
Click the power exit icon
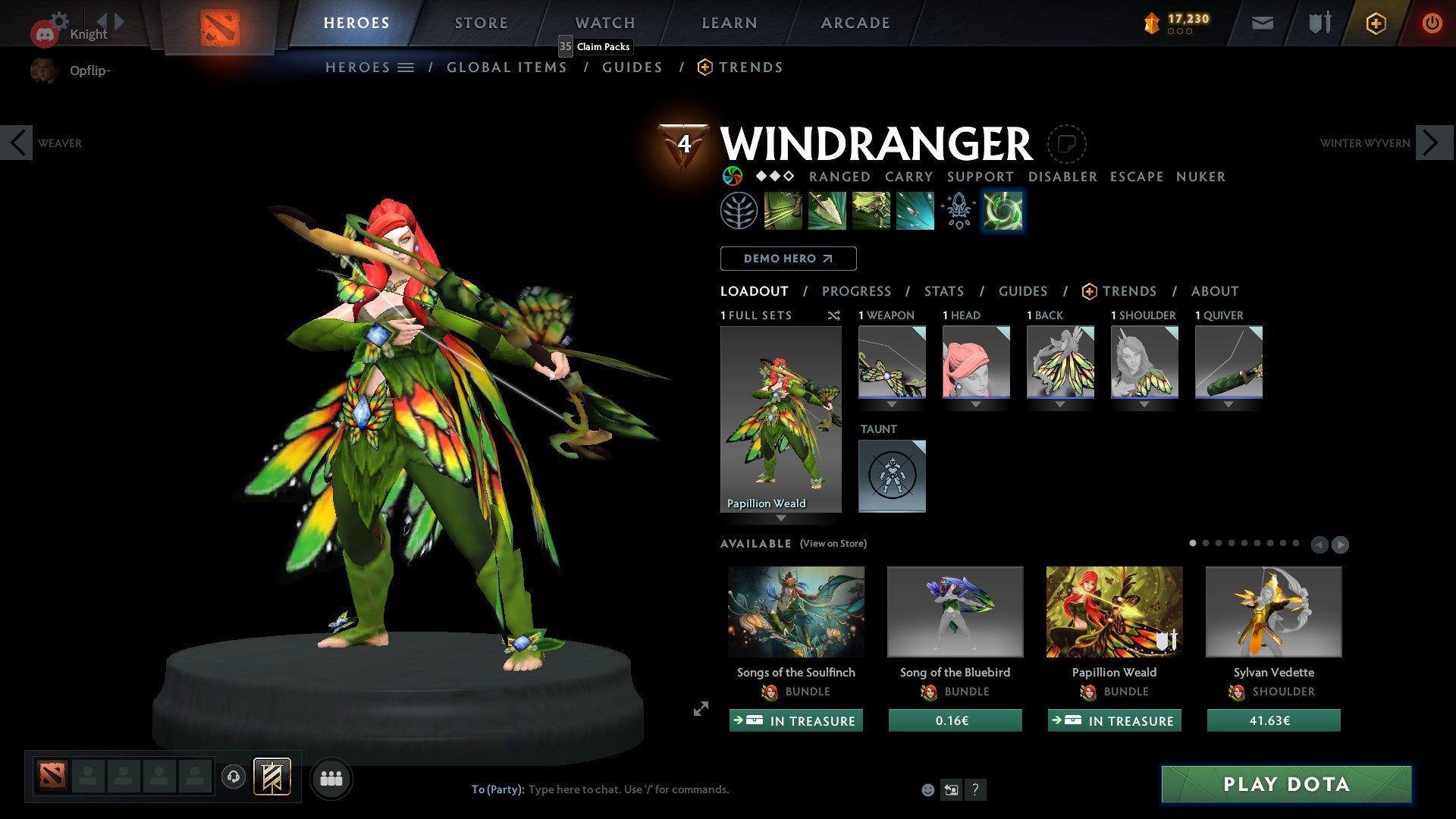pos(1432,23)
